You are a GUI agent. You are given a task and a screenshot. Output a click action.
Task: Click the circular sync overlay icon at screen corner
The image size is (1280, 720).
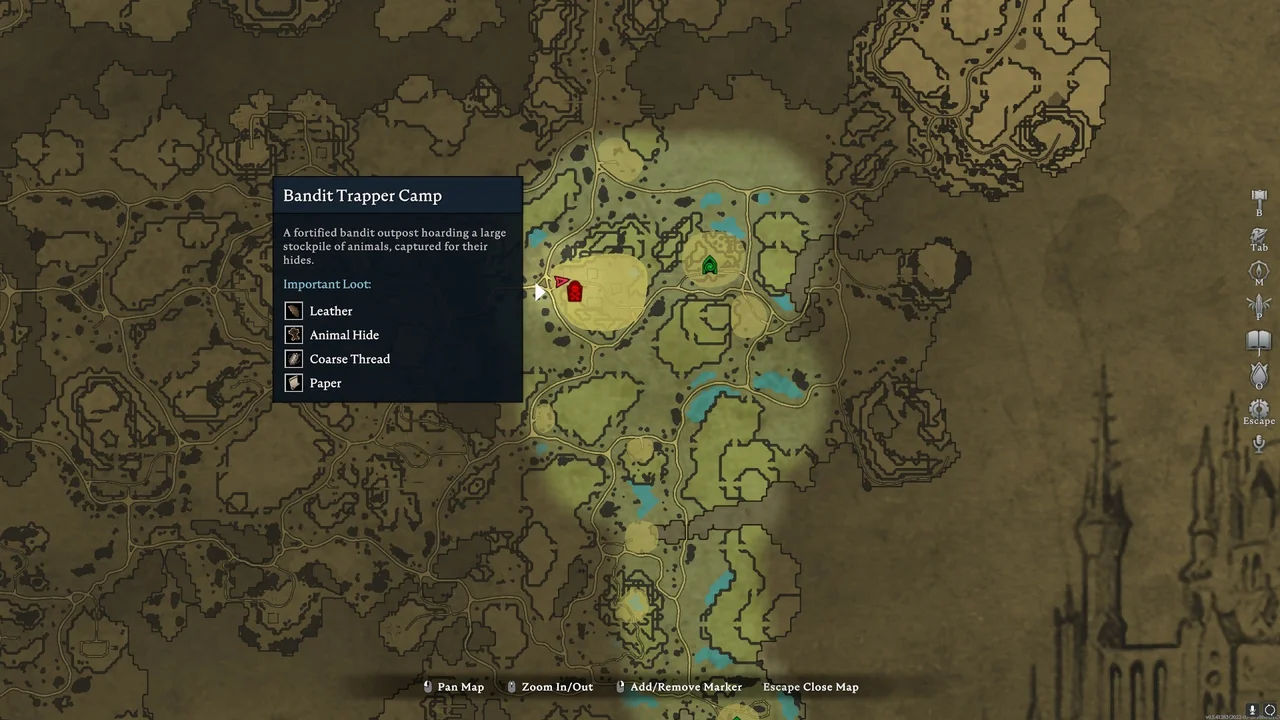coord(1270,710)
